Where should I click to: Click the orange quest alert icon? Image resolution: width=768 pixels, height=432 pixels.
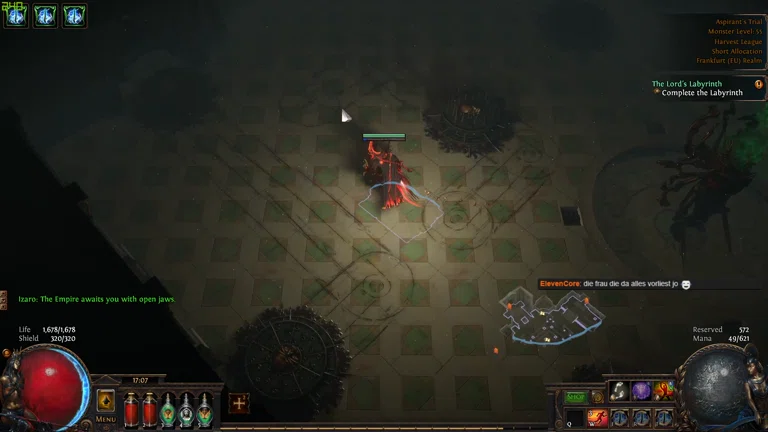(x=759, y=85)
